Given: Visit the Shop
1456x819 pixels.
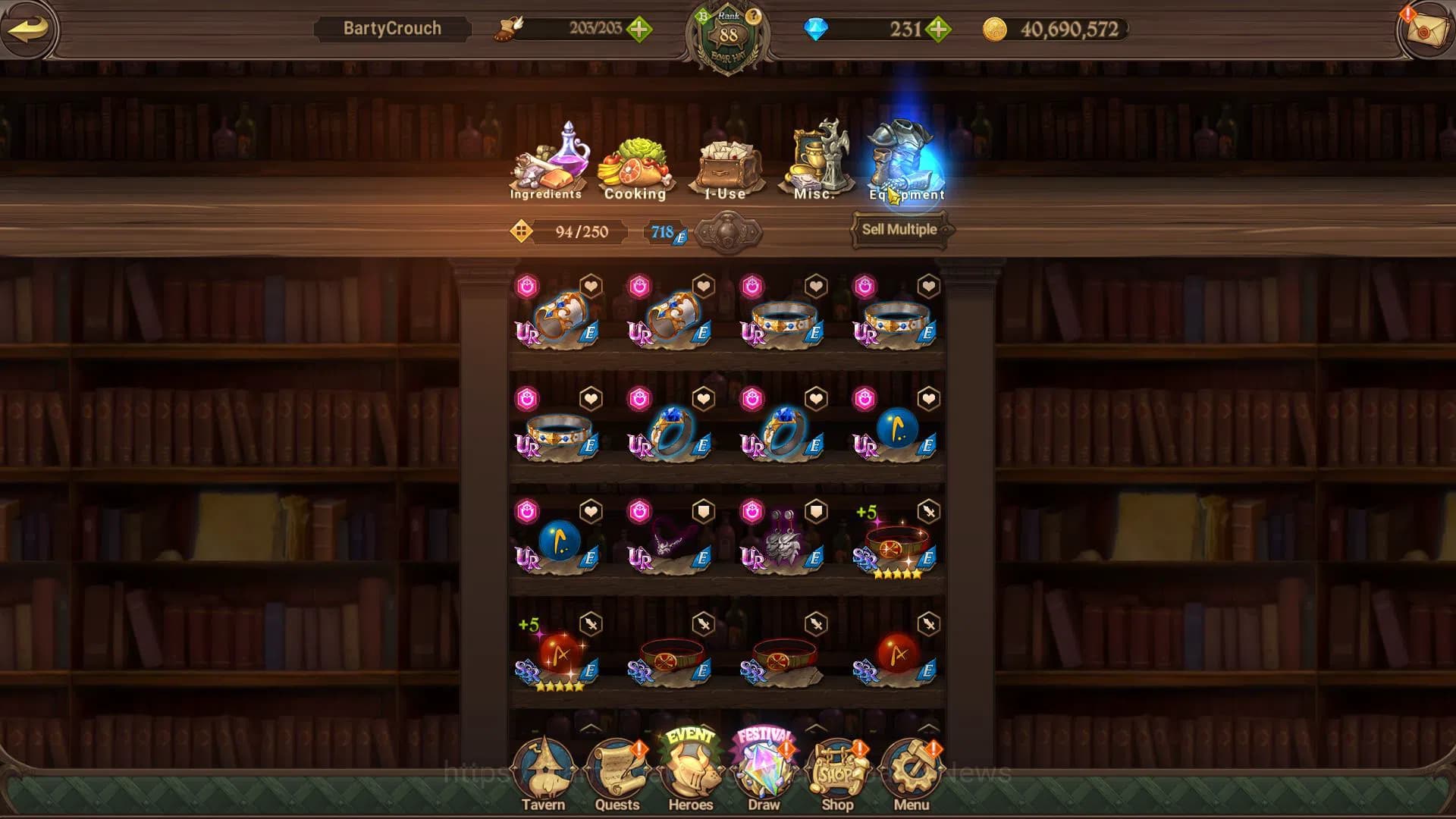Looking at the screenshot, I should click(x=837, y=773).
